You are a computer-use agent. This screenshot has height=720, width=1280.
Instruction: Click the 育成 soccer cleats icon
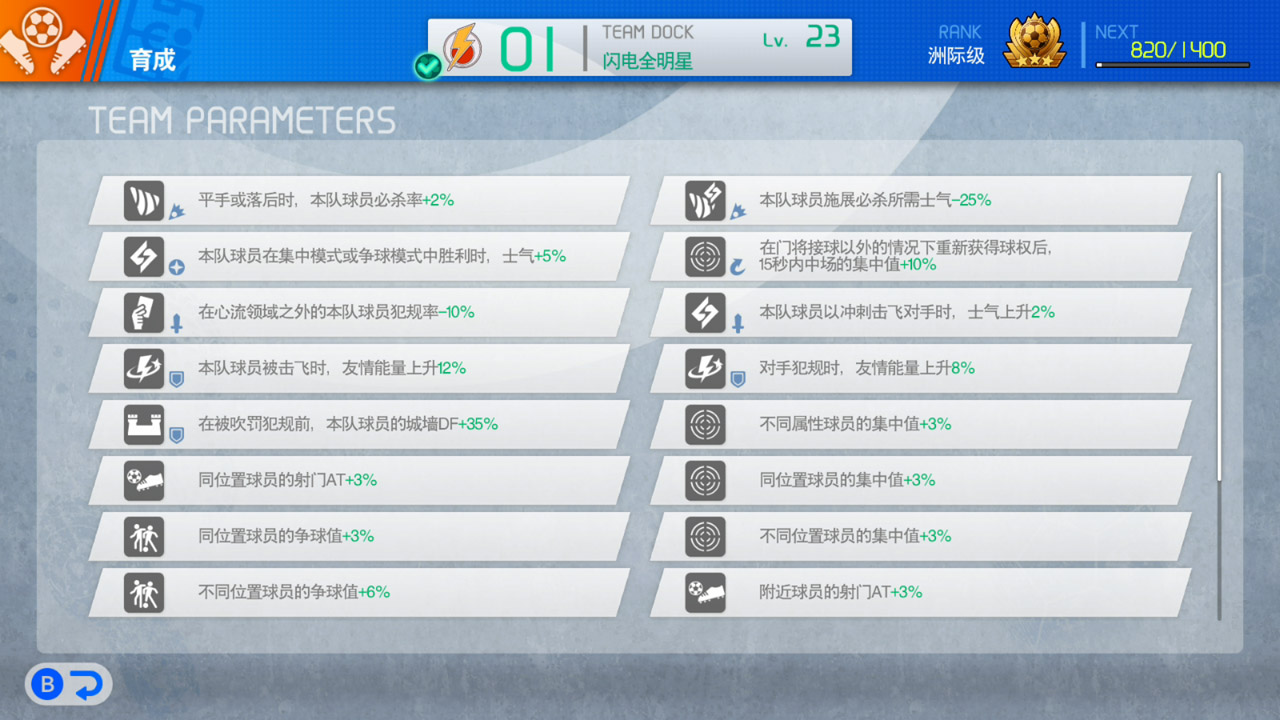40,38
